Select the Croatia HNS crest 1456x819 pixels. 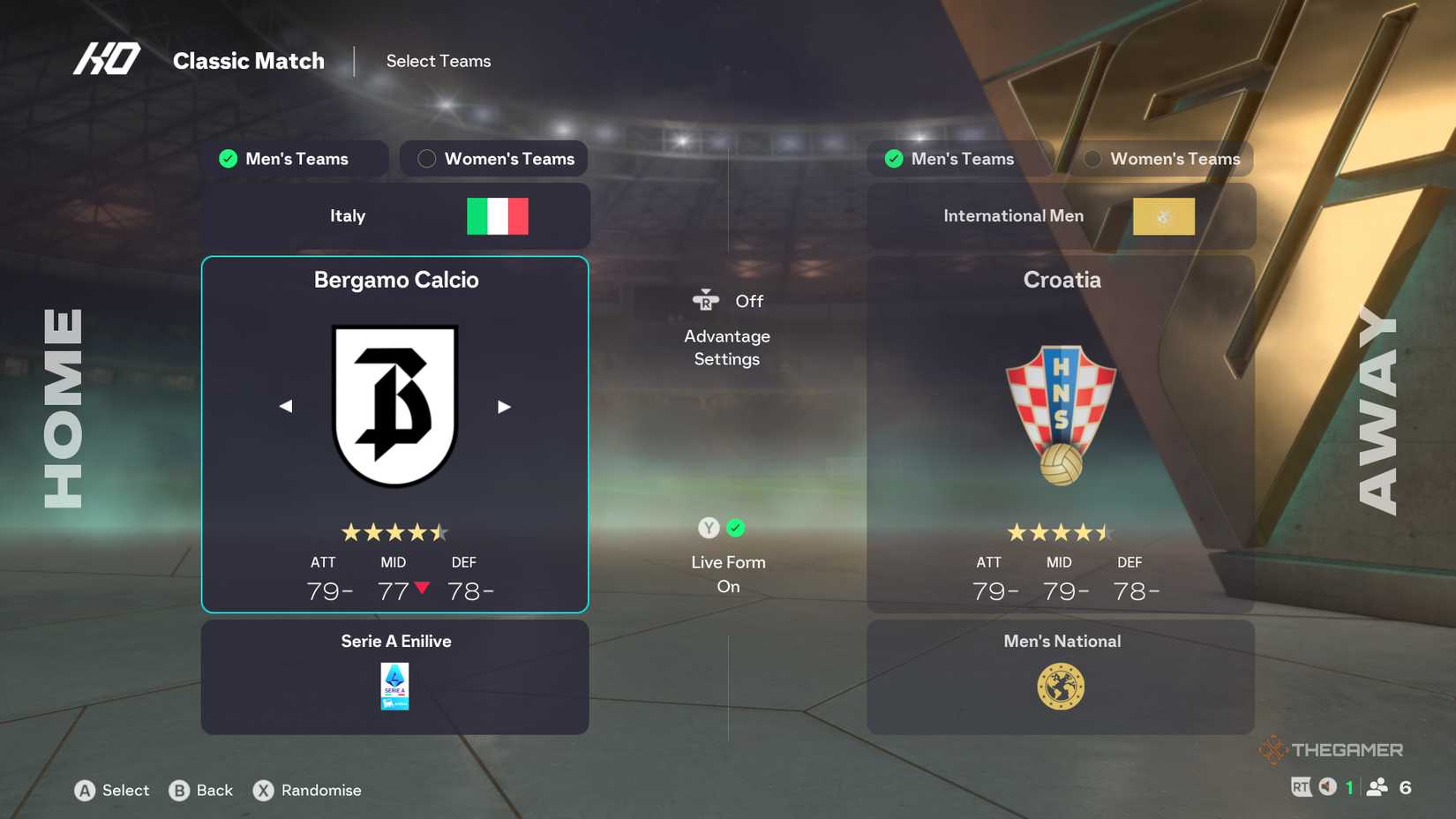tap(1061, 410)
